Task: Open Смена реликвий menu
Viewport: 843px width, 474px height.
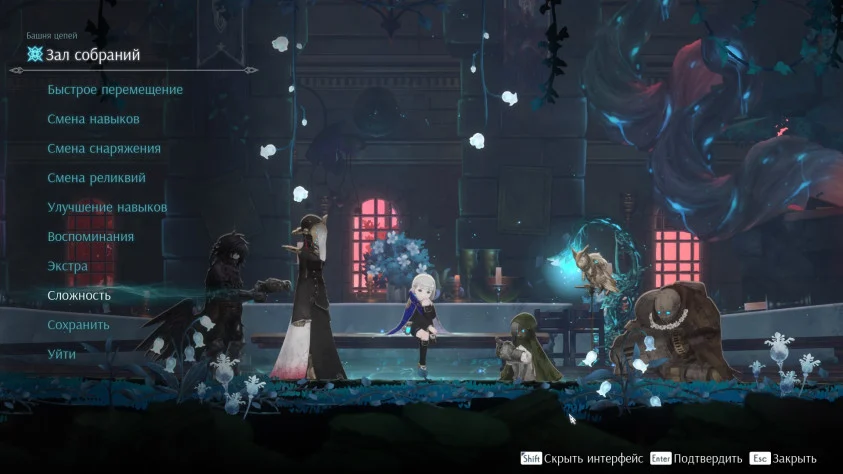Action: tap(96, 178)
